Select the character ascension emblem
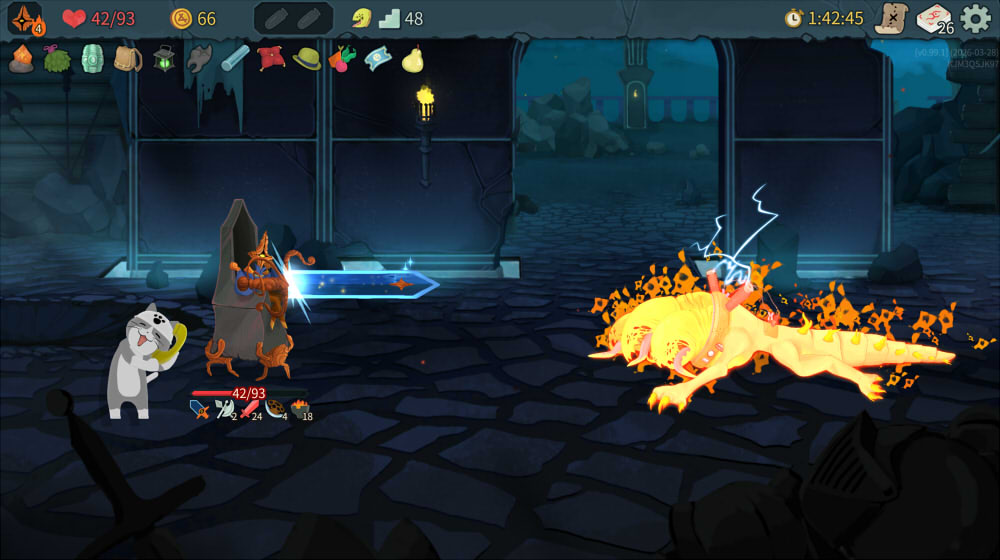This screenshot has height=560, width=1000. coord(25,18)
